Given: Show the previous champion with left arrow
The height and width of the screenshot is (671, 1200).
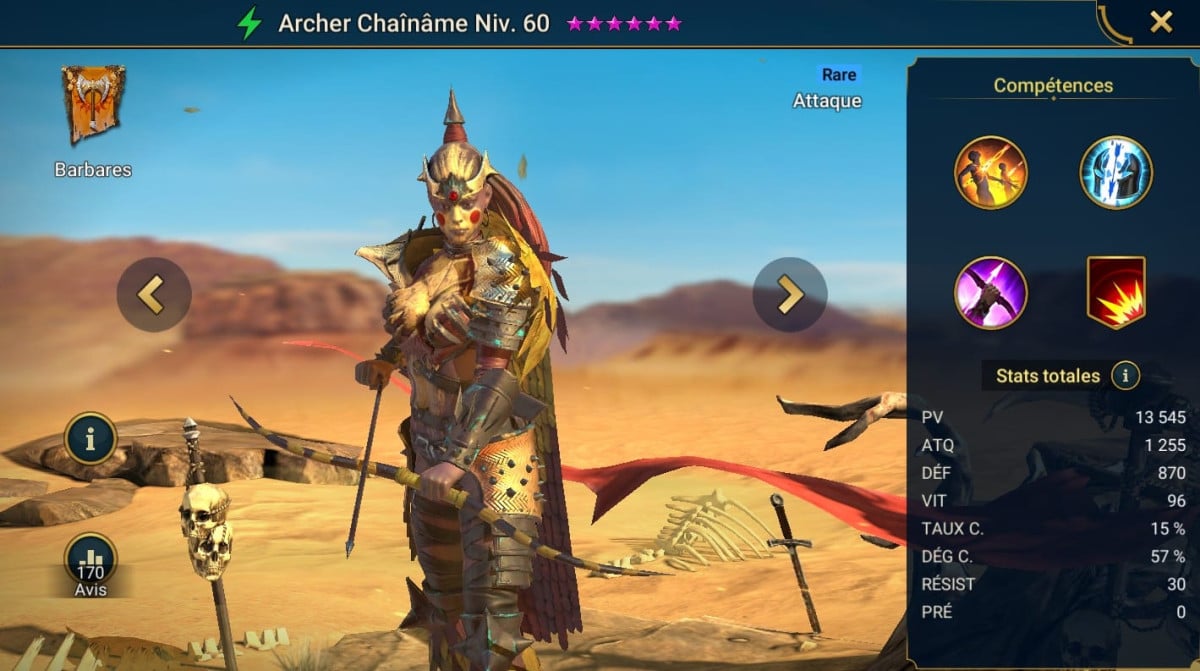Looking at the screenshot, I should pos(153,295).
